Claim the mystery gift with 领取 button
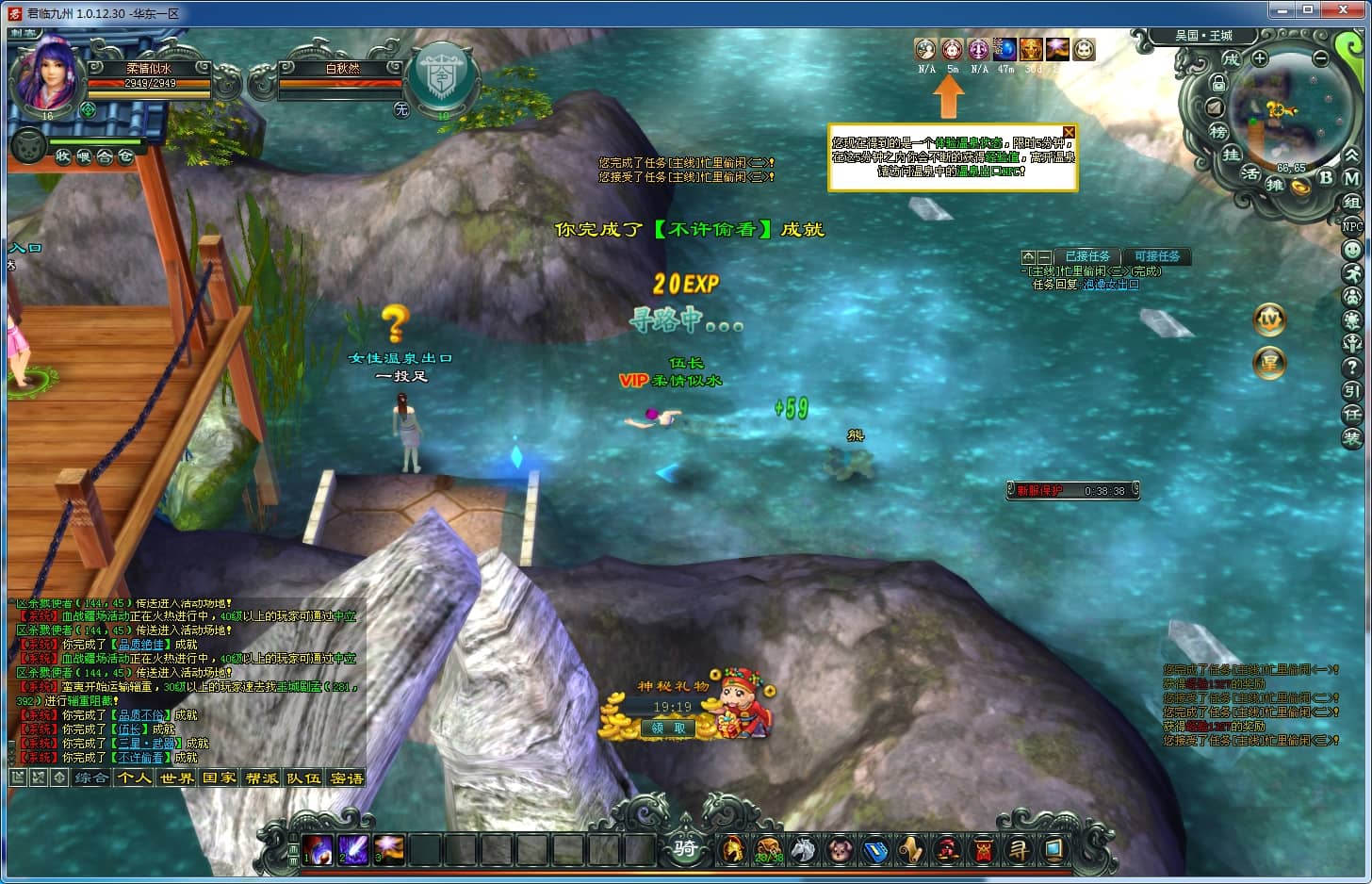Viewport: 1372px width, 884px height. pos(669,728)
